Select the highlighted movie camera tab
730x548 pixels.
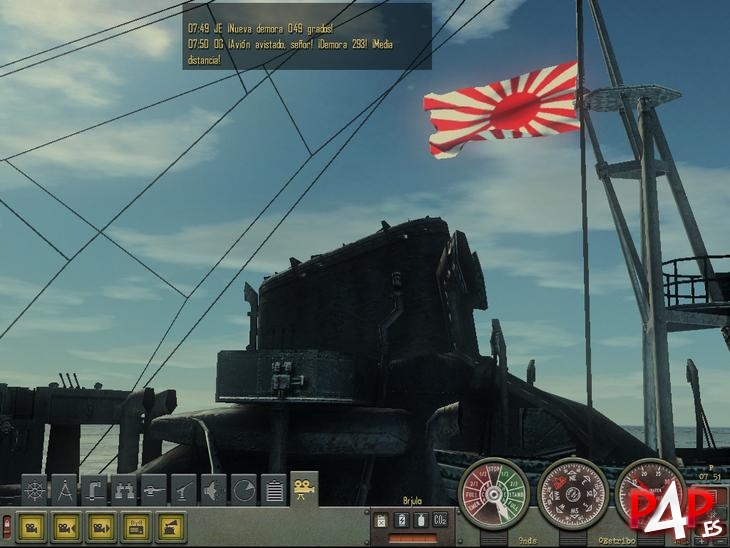pos(304,489)
